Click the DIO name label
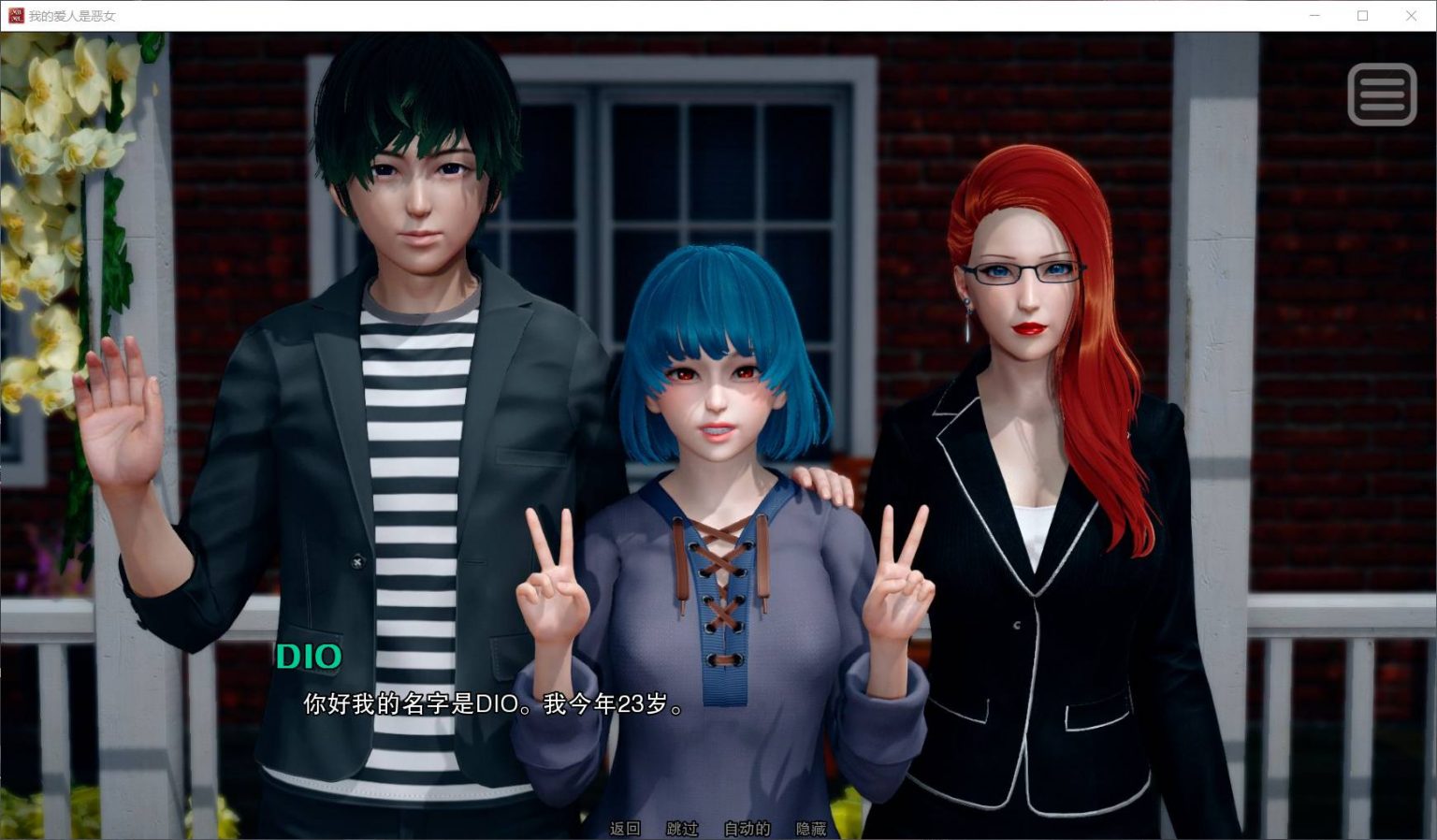This screenshot has height=840, width=1437. (309, 657)
